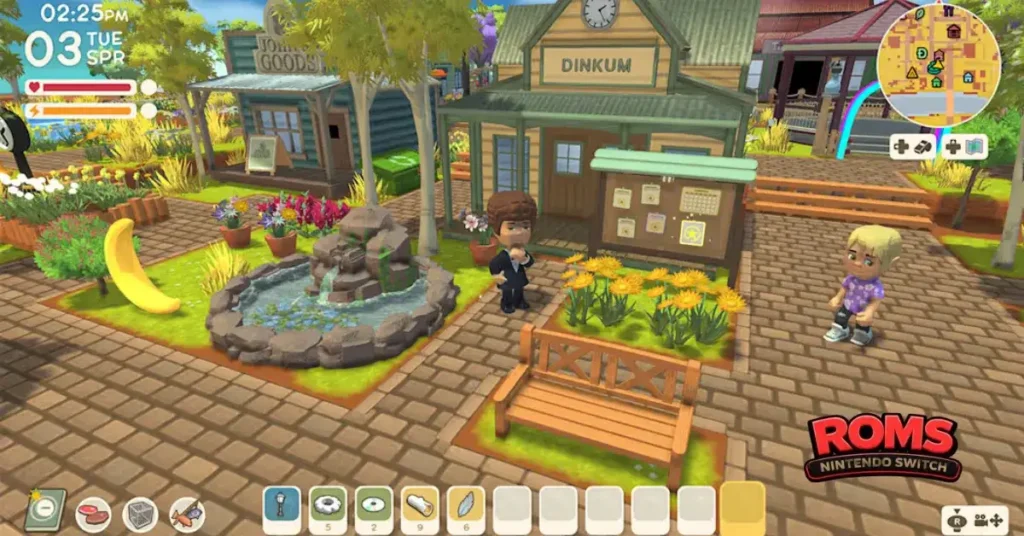Open the green journal book icon
The width and height of the screenshot is (1024, 536).
pyautogui.click(x=45, y=510)
